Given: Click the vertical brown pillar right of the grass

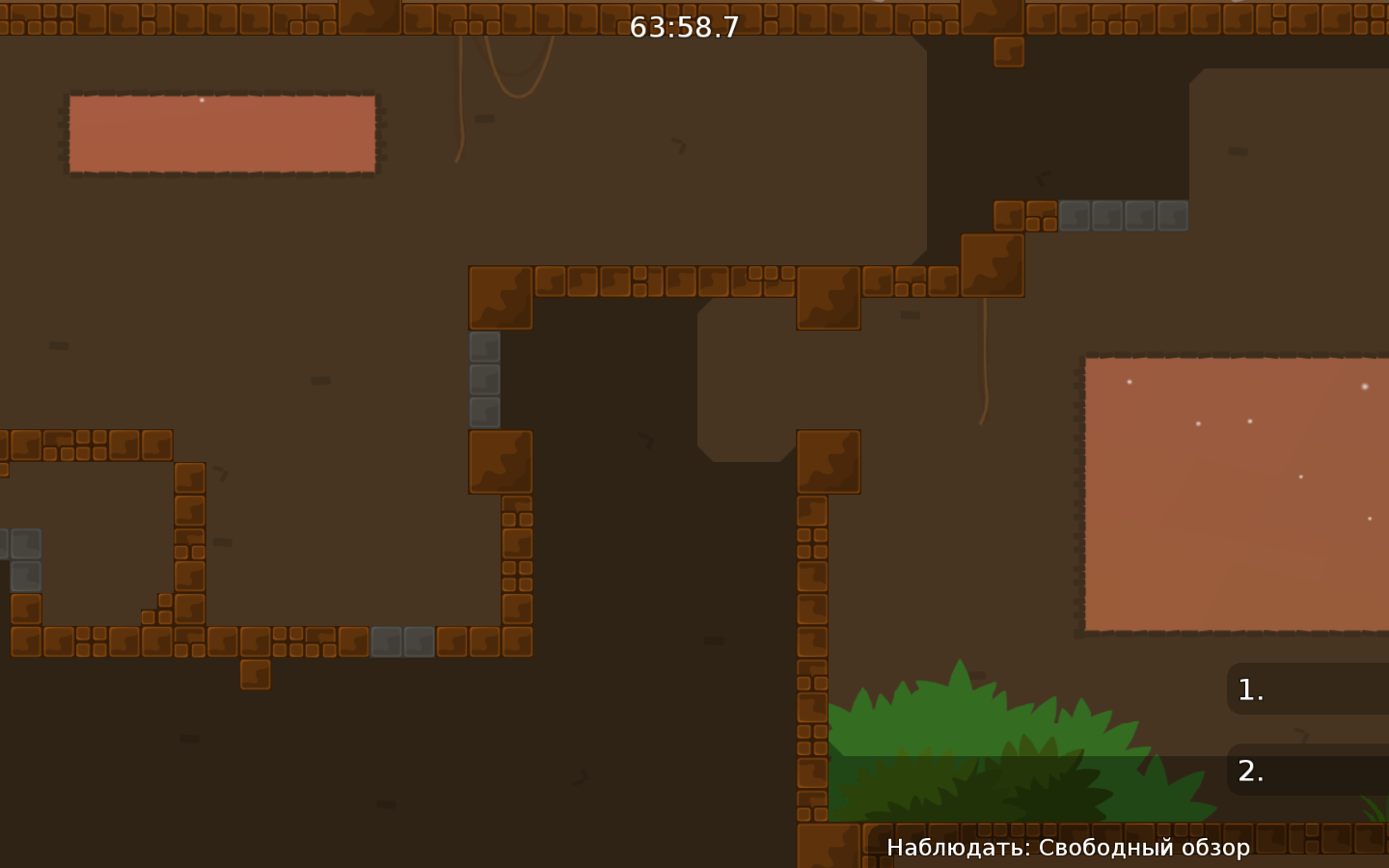Looking at the screenshot, I should pyautogui.click(x=810, y=675).
